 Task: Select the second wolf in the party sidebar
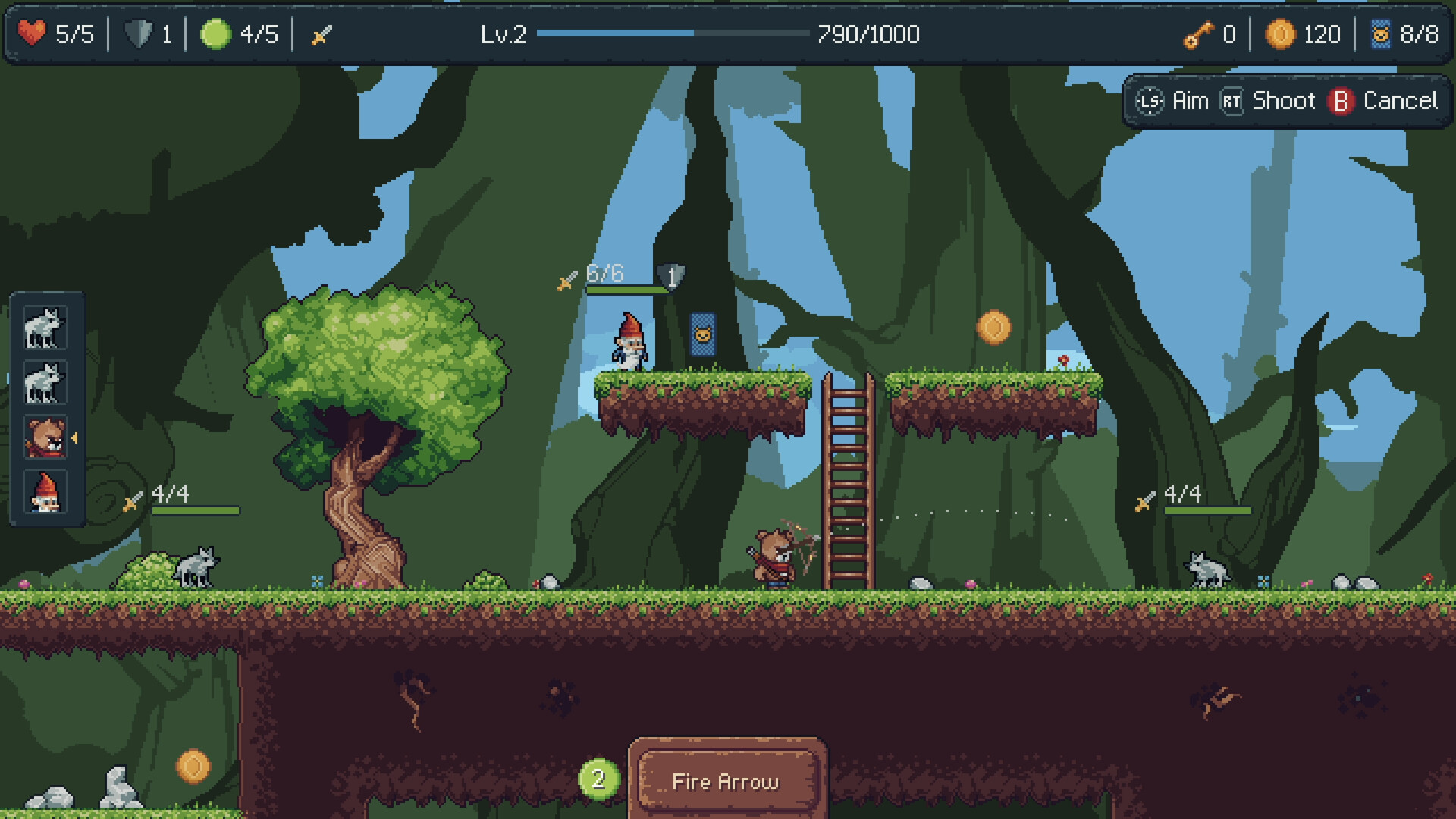click(x=47, y=384)
